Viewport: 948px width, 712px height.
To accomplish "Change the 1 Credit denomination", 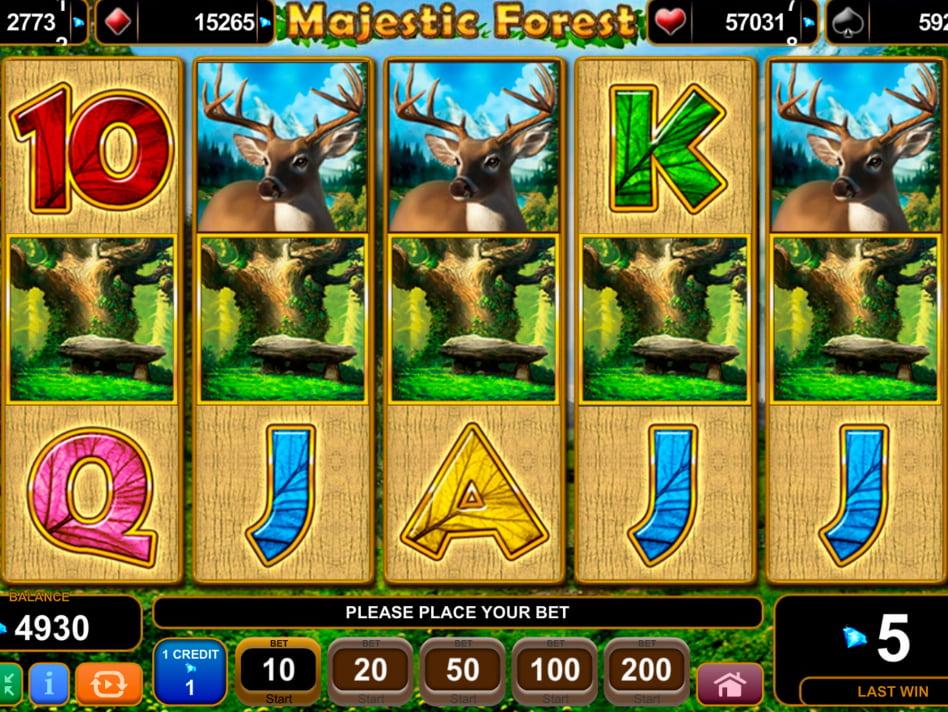I will [189, 672].
